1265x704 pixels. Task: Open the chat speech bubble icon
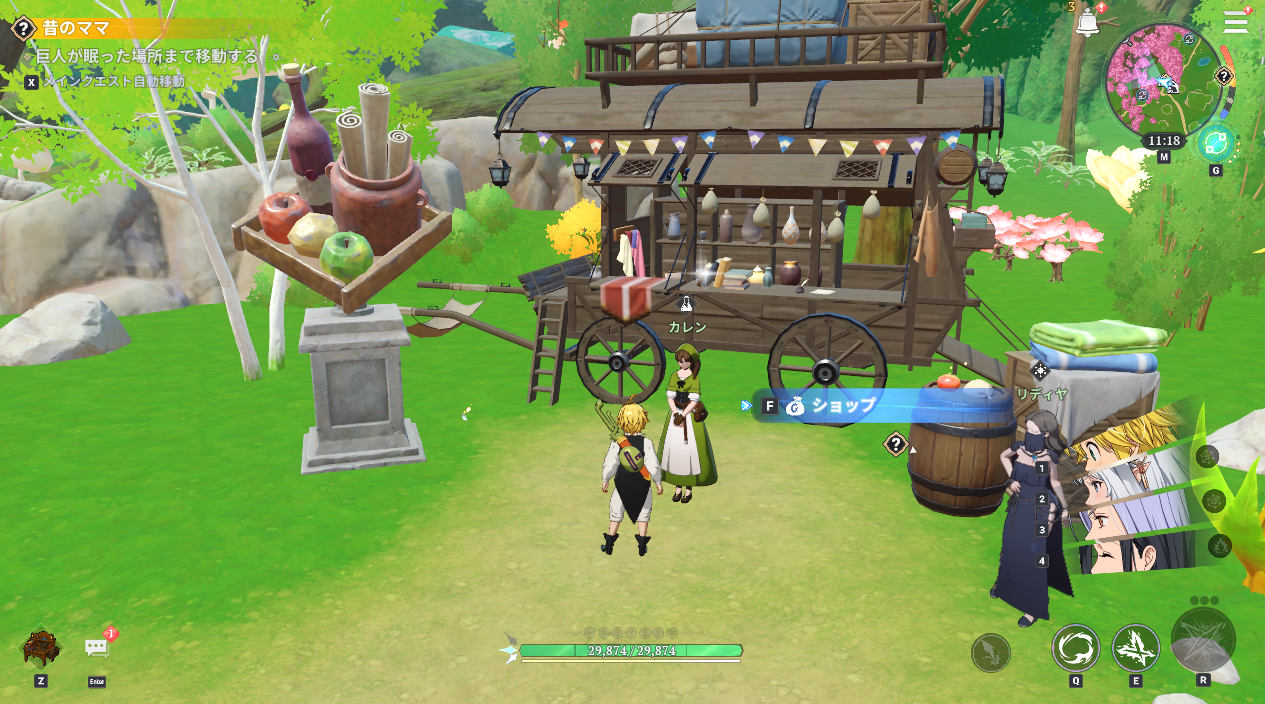point(97,648)
